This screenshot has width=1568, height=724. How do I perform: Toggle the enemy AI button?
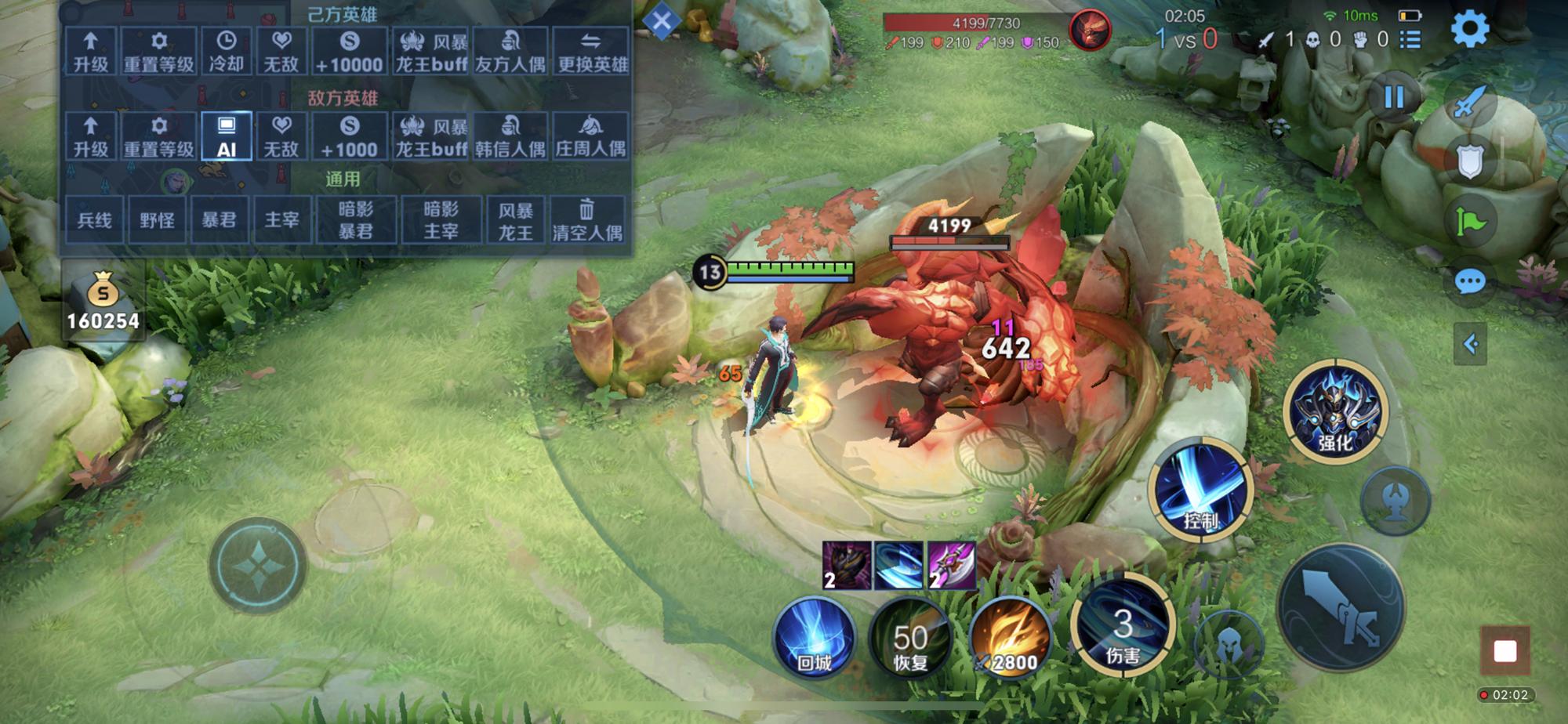coord(226,136)
